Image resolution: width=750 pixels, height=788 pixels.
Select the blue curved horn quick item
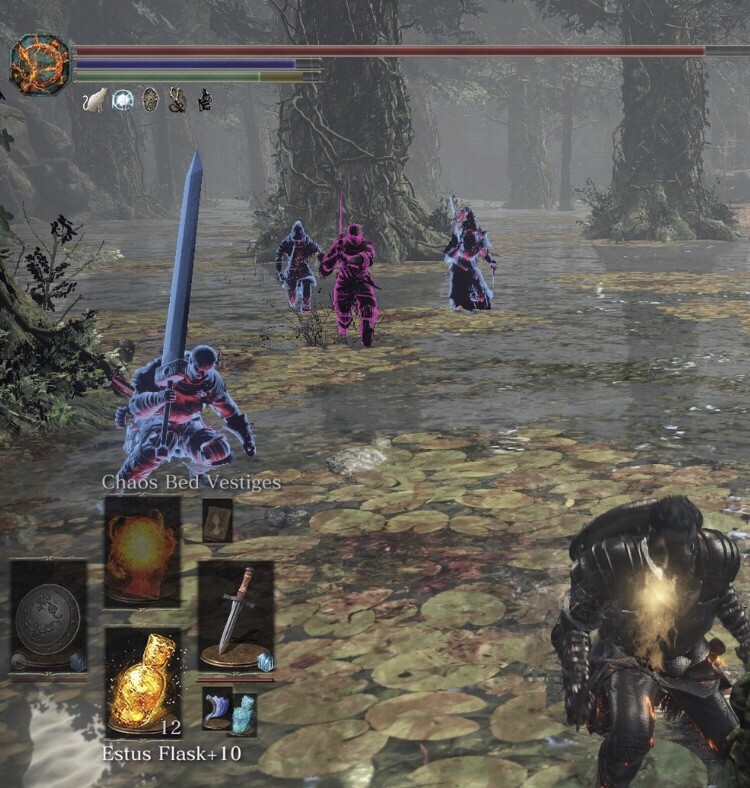pyautogui.click(x=216, y=709)
